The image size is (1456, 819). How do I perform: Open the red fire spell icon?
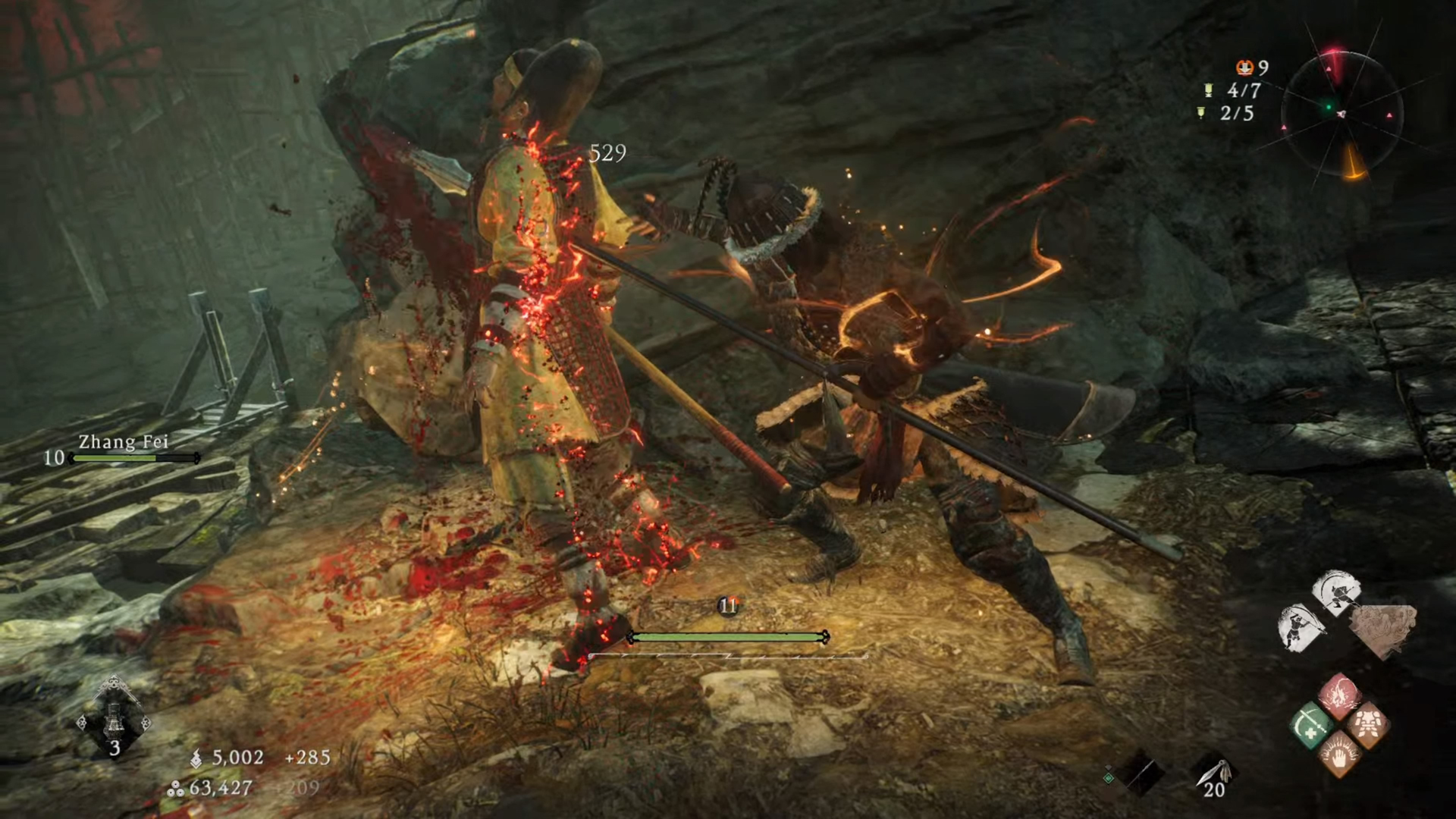click(1339, 695)
